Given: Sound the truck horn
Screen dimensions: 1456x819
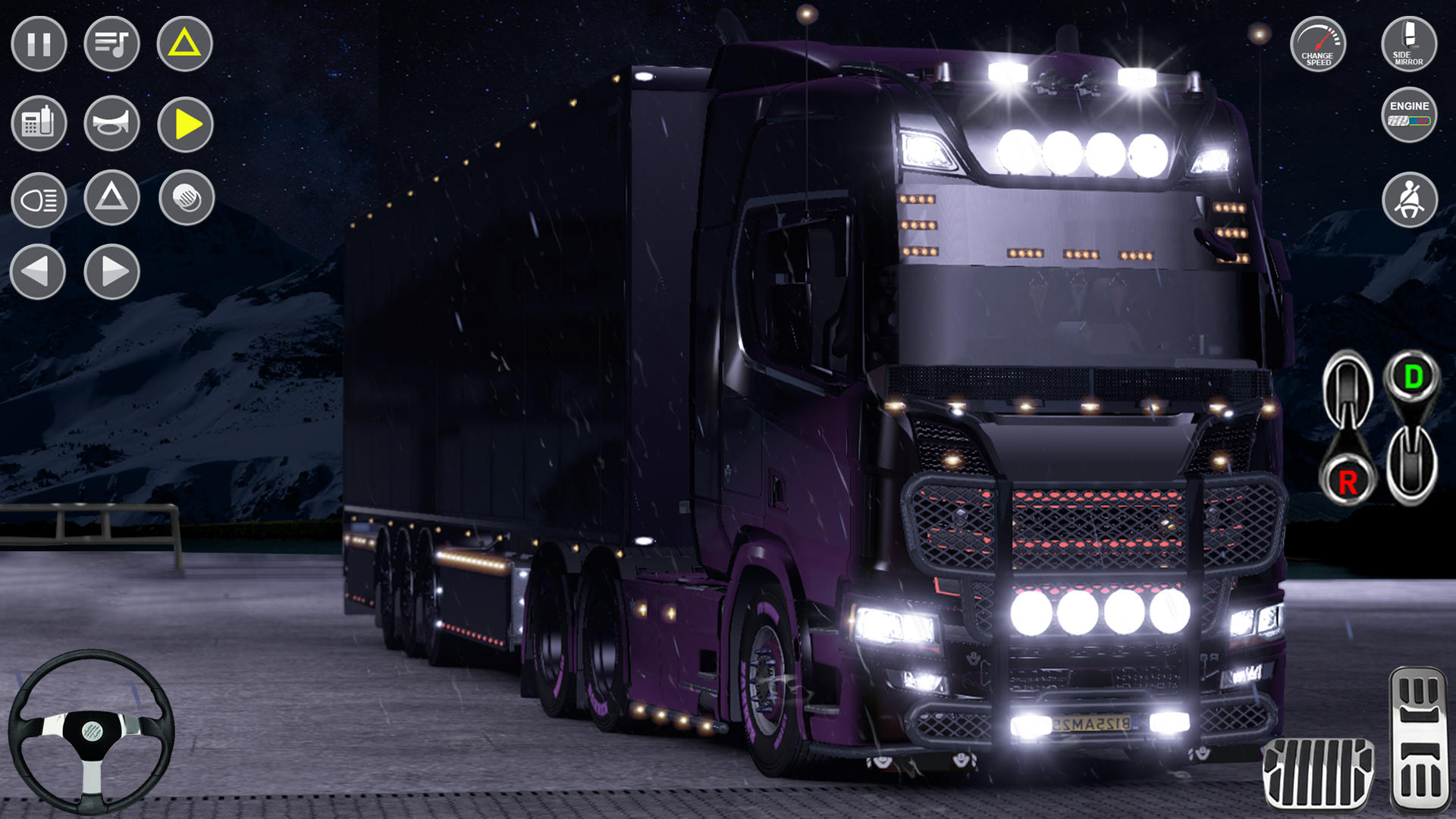Looking at the screenshot, I should point(112,124).
